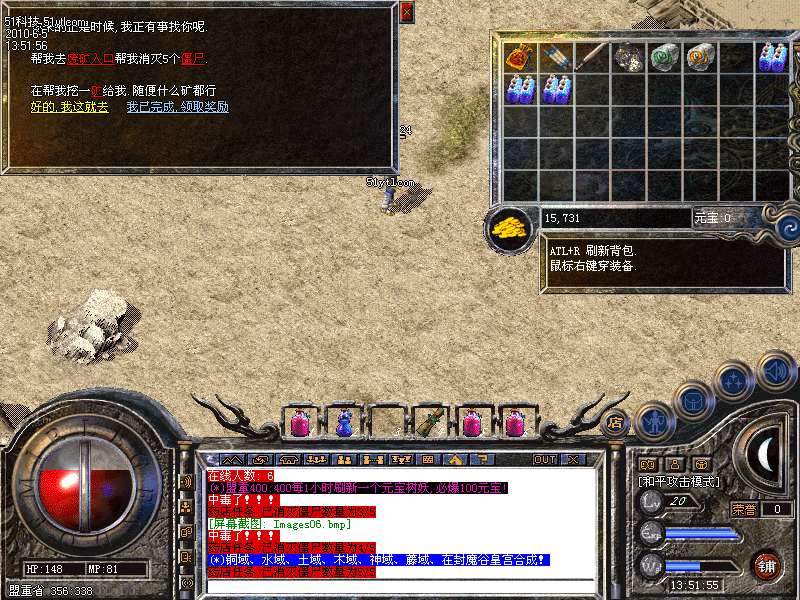Click the blue swirl bag button
Screen dimensions: 800x600
click(x=780, y=227)
